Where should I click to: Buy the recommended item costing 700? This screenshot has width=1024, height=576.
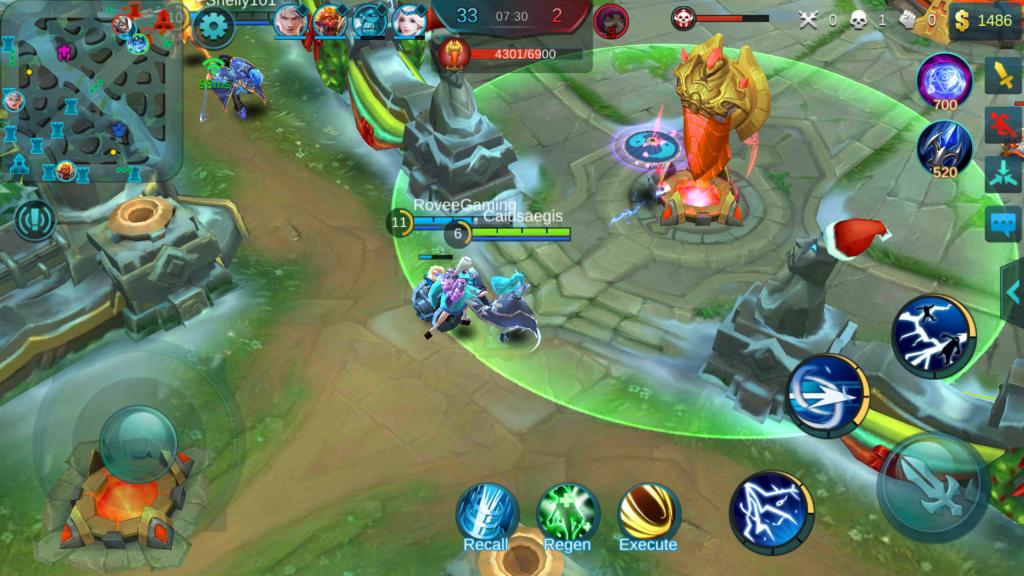tap(944, 80)
